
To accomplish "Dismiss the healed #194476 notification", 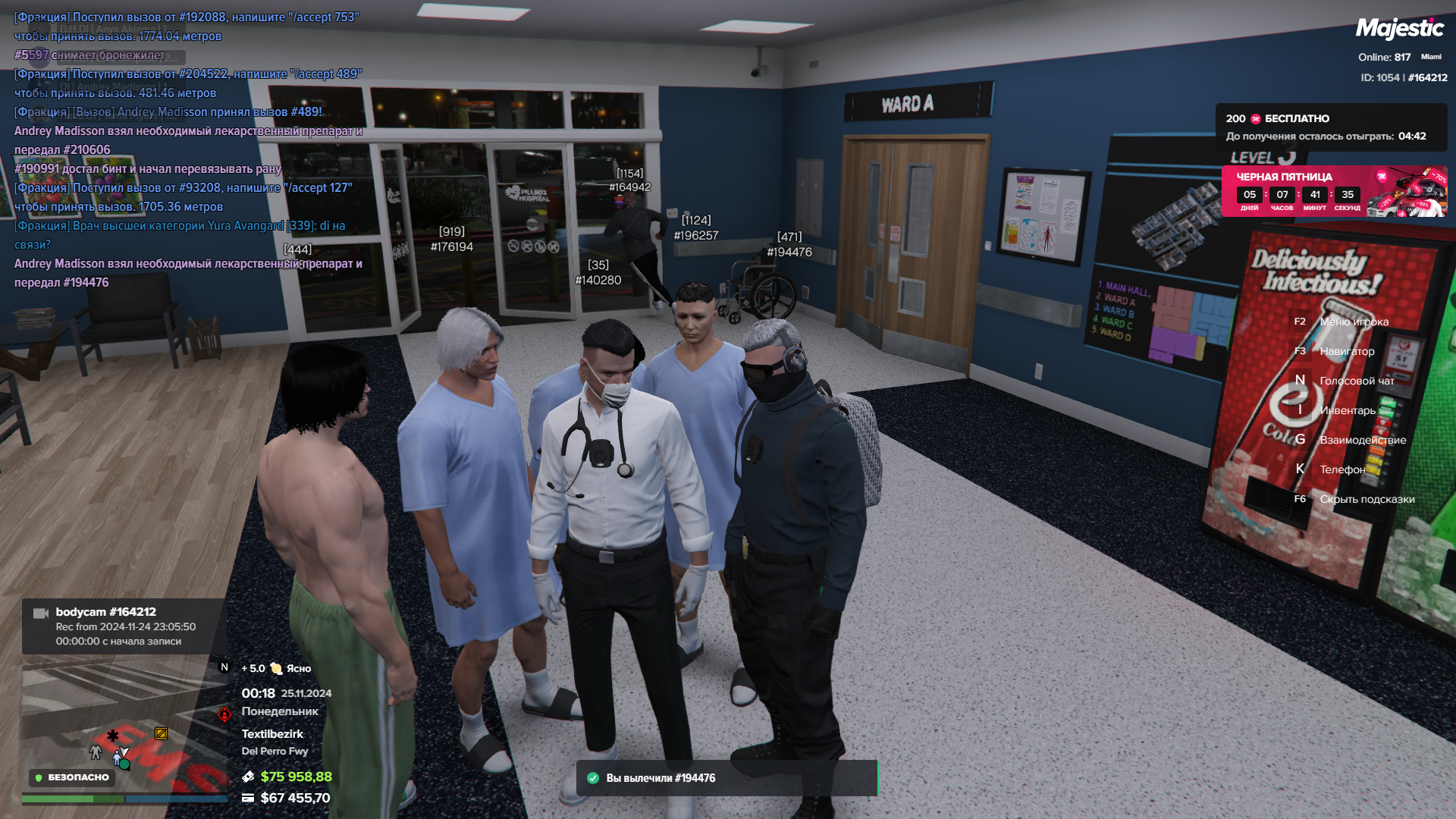I will tap(726, 778).
